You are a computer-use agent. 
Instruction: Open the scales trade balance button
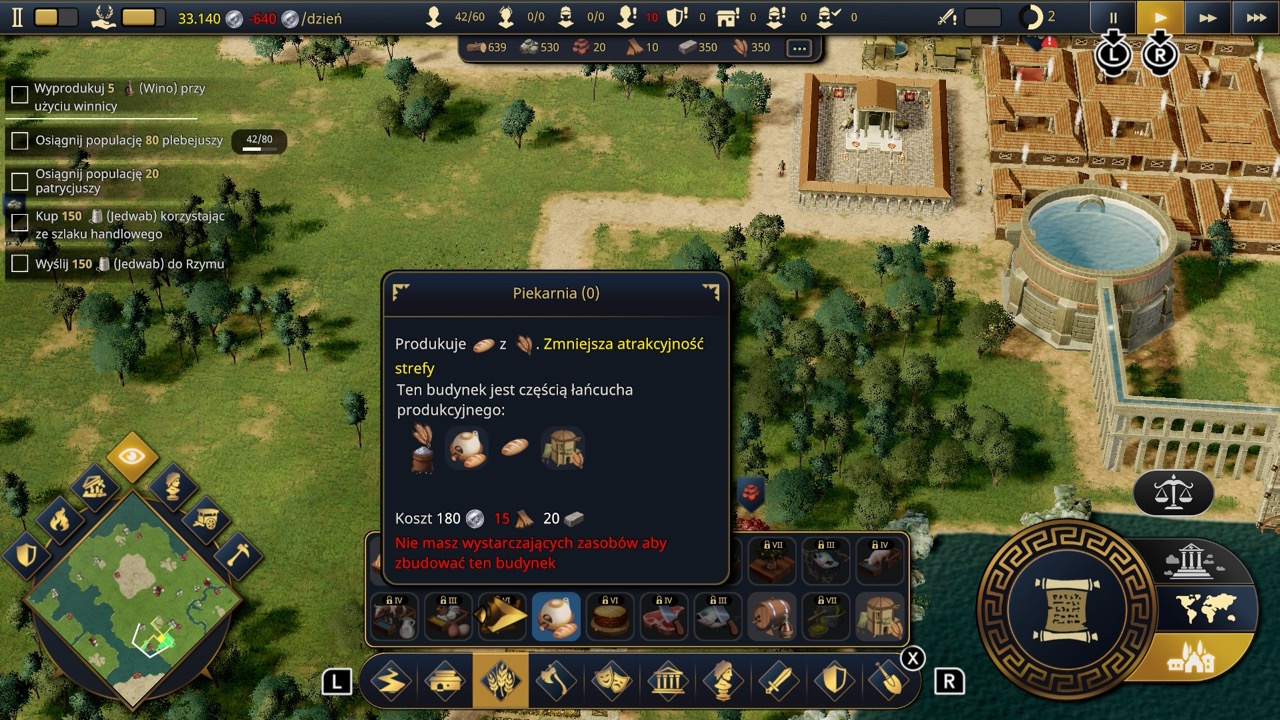(x=1173, y=492)
